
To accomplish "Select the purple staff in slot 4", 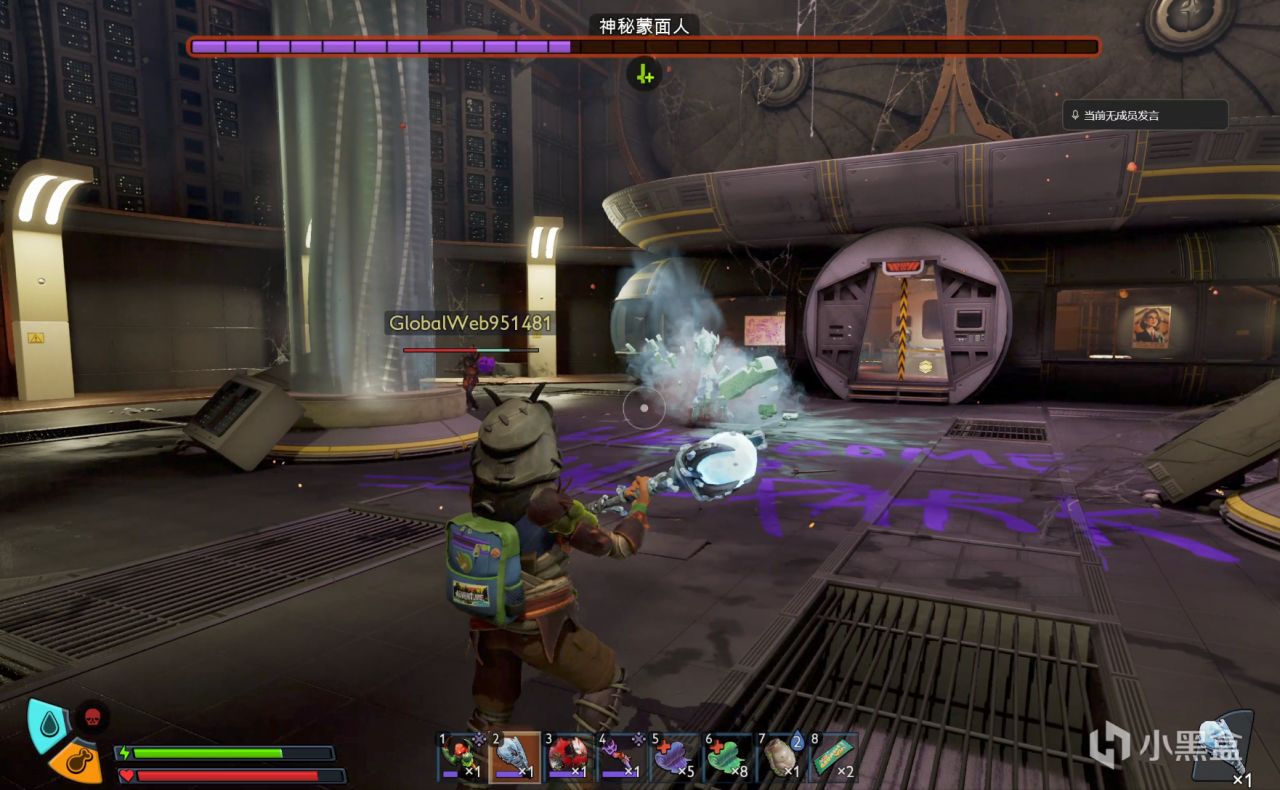I will [x=620, y=757].
